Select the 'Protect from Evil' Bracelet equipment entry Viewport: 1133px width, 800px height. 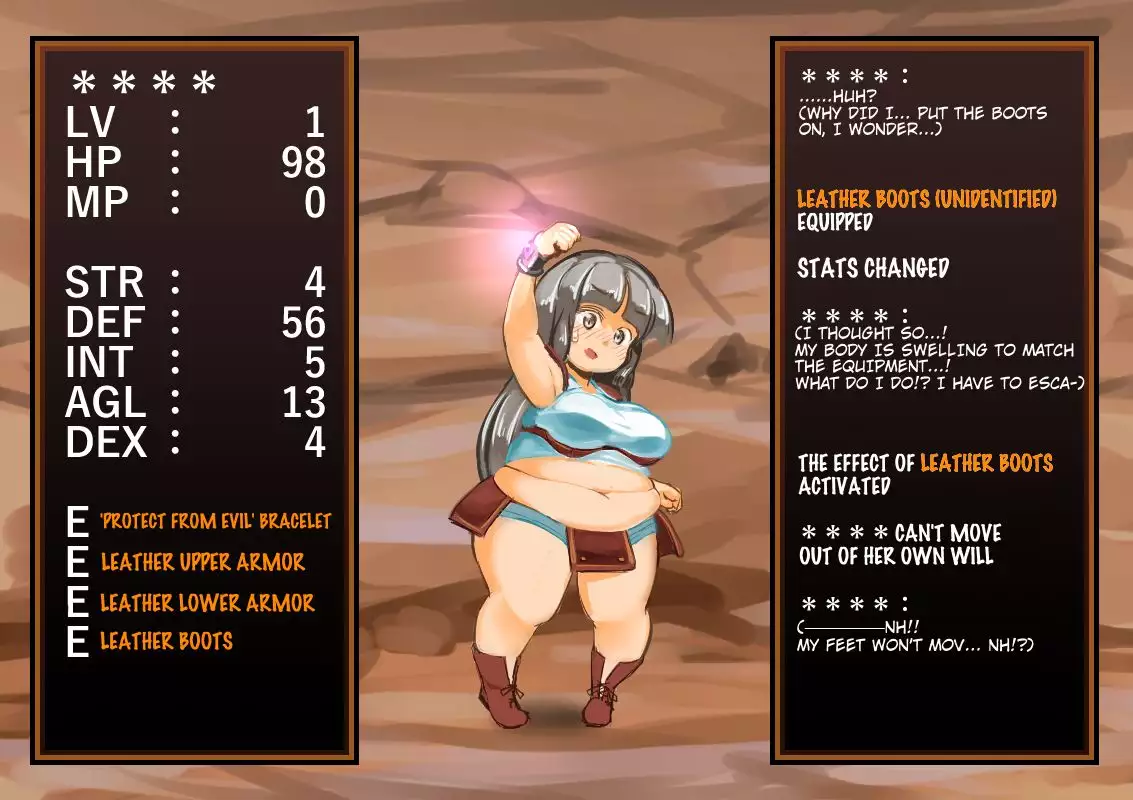215,521
